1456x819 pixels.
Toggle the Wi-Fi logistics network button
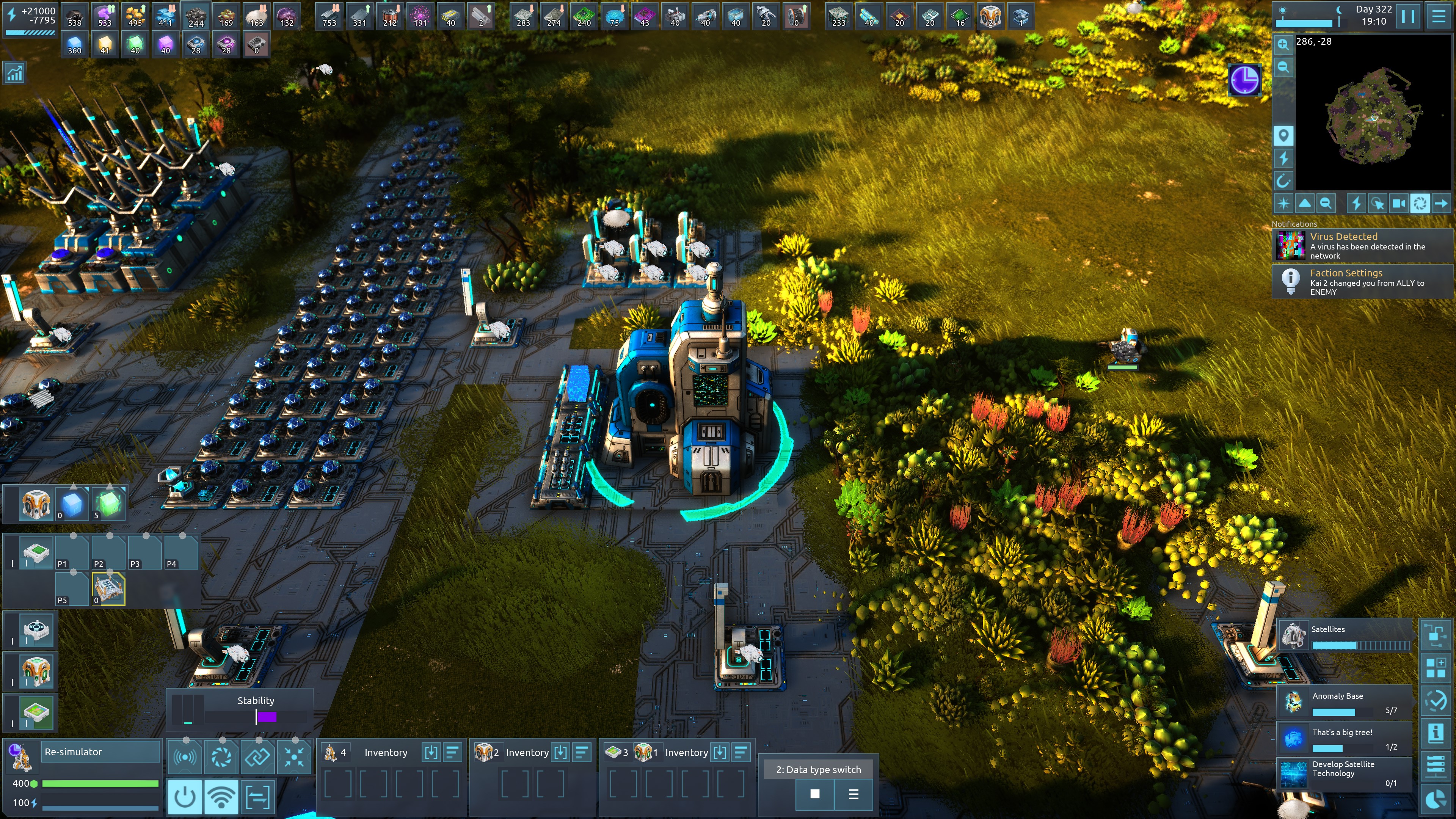221,797
